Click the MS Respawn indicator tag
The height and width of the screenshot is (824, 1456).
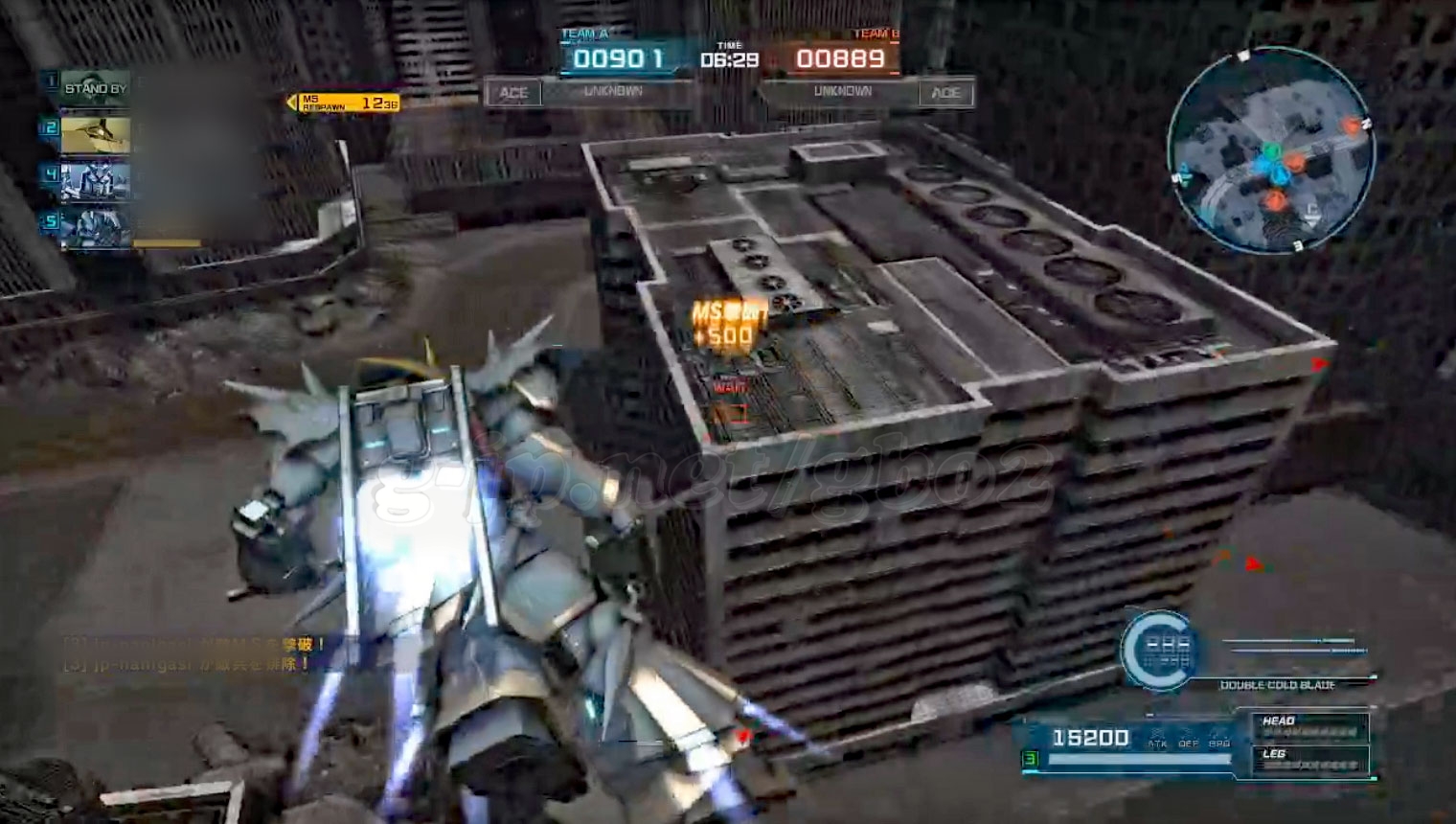346,103
